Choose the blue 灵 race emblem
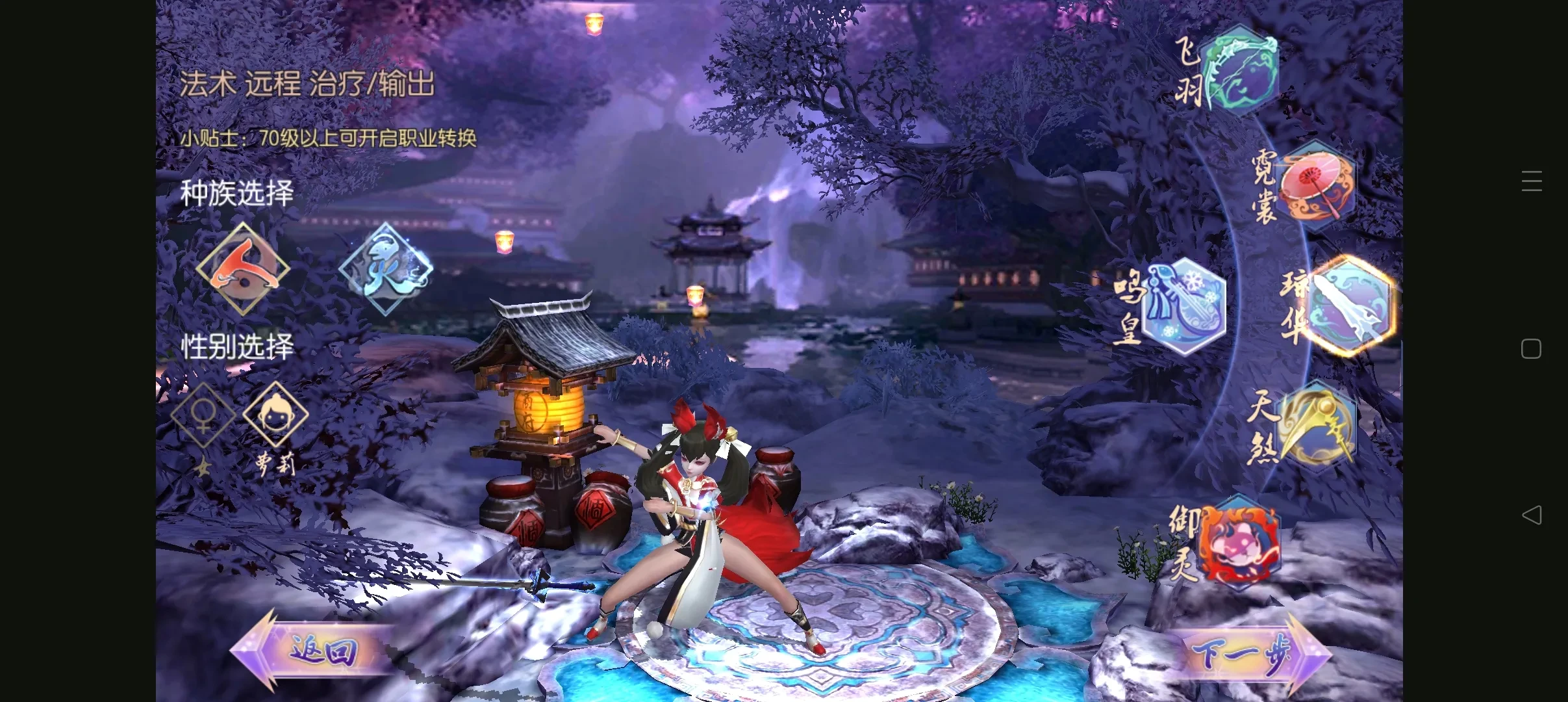Viewport: 1568px width, 702px height. 386,268
